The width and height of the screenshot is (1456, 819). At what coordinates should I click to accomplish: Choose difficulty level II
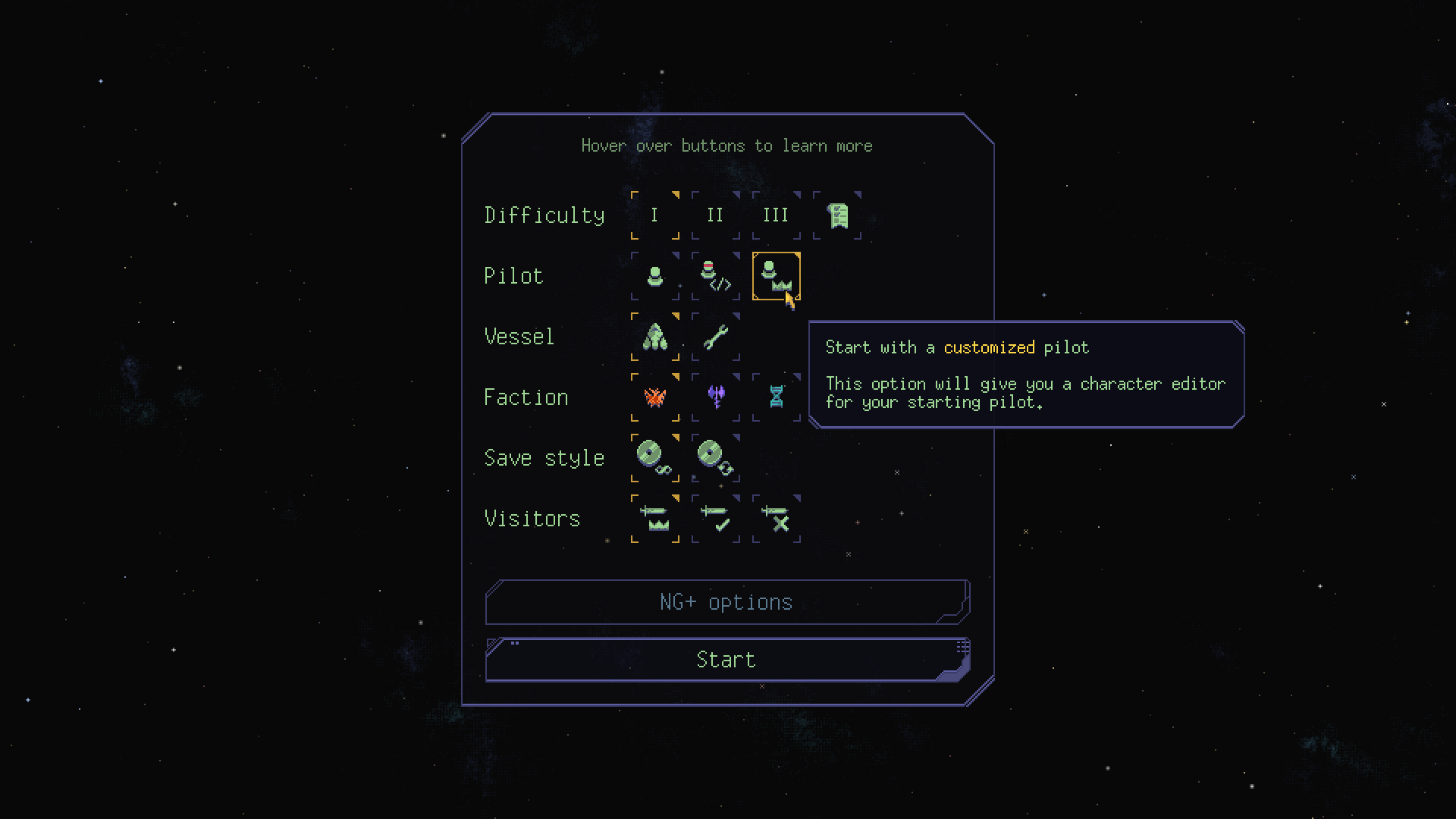pyautogui.click(x=715, y=215)
